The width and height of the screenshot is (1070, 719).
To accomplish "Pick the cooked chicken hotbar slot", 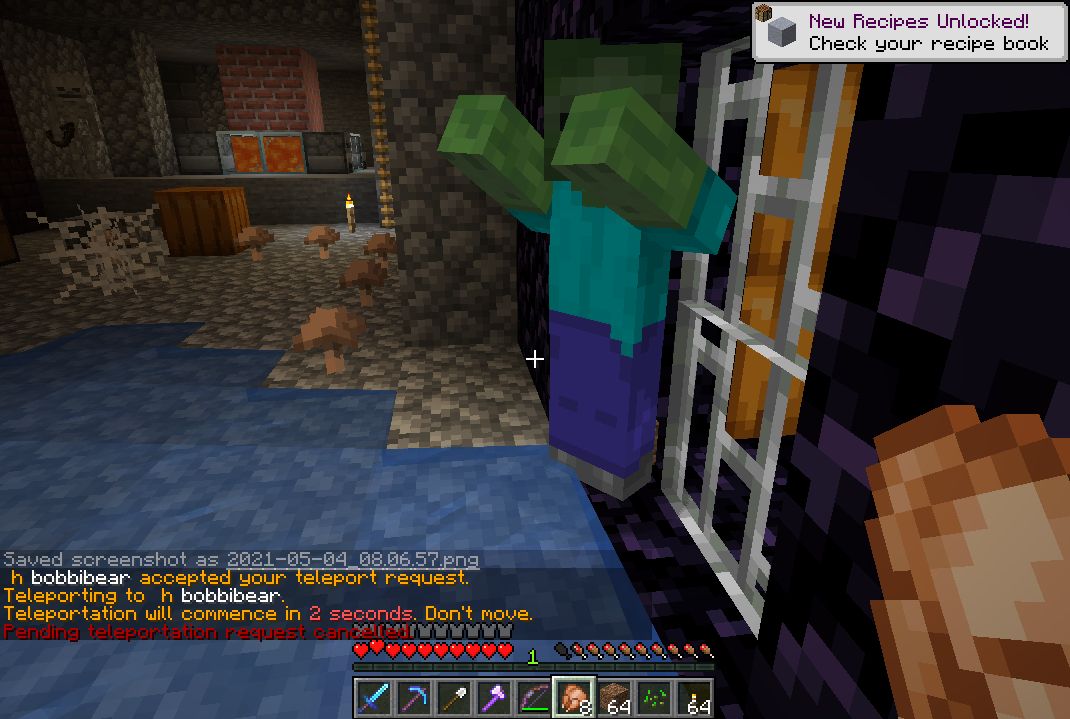I will coord(574,697).
